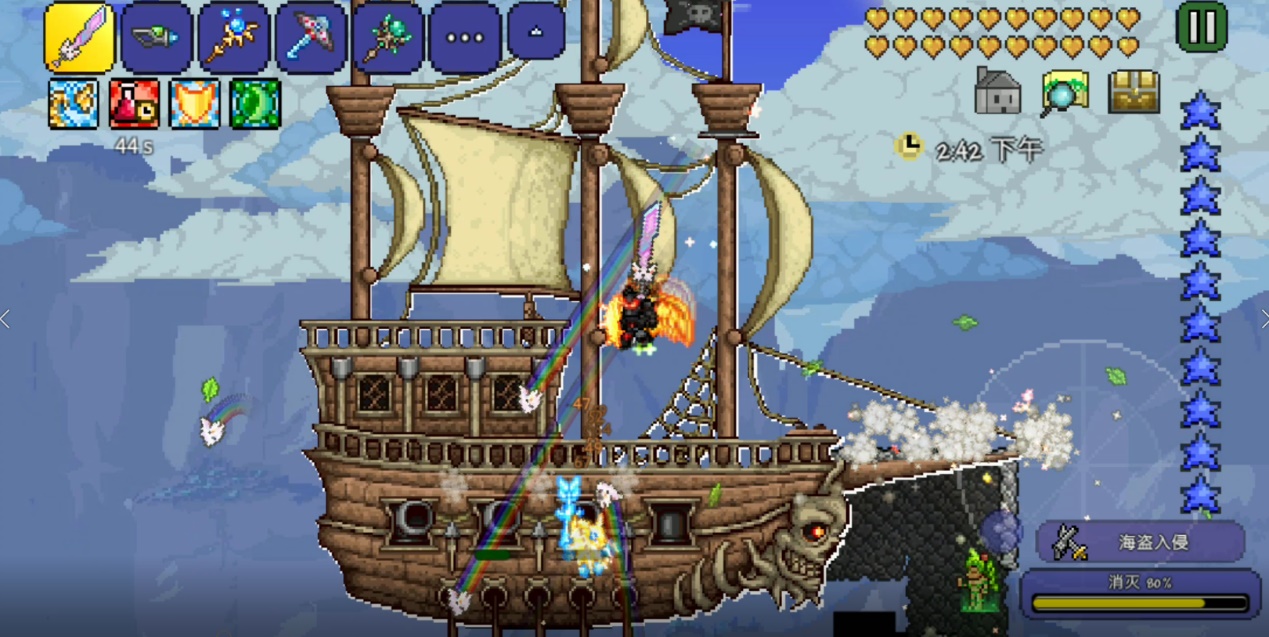Viewport: 1269px width, 637px height.
Task: Select the Meowmere sword hotbar slot
Action: 79,37
